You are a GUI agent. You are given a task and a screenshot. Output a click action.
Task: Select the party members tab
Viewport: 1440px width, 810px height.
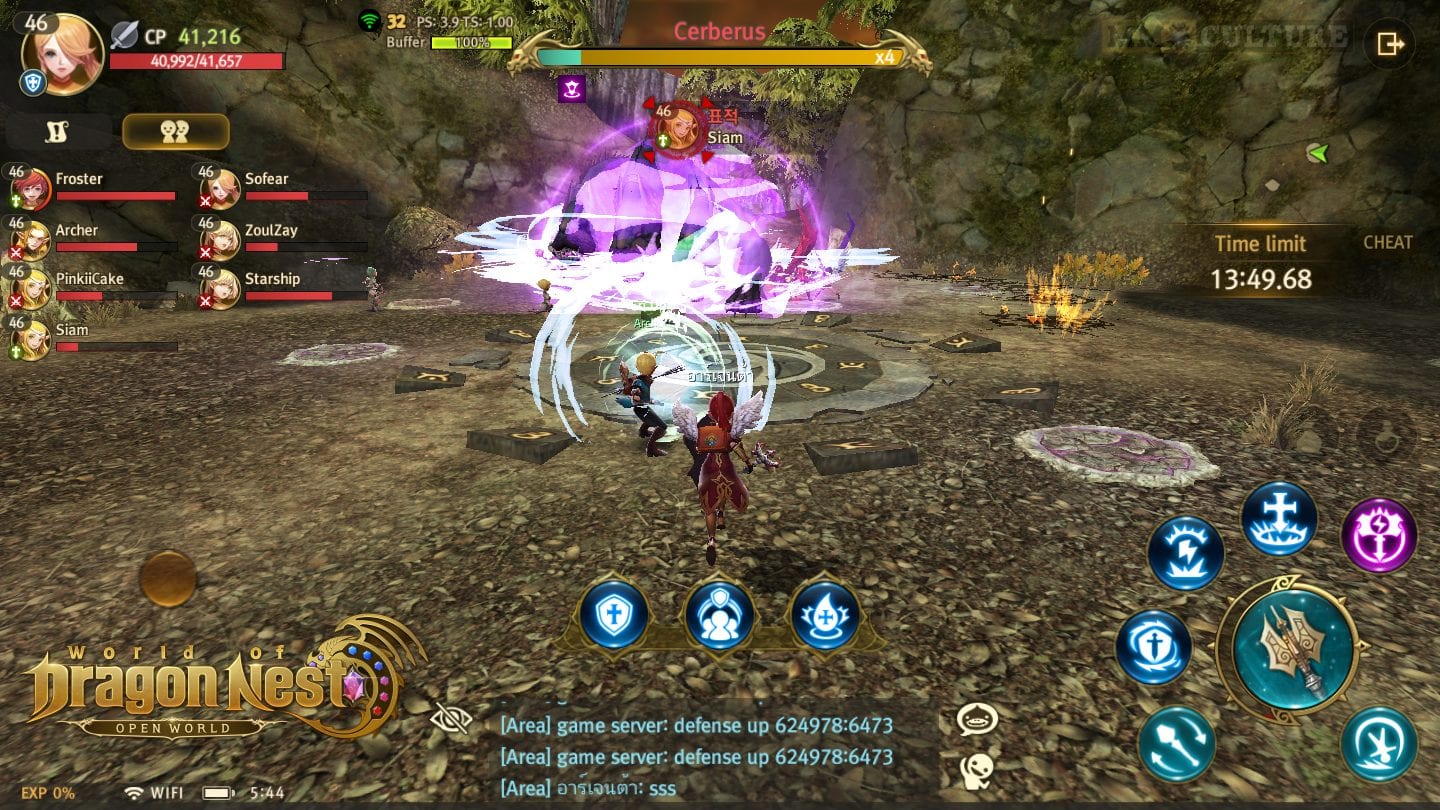(175, 132)
